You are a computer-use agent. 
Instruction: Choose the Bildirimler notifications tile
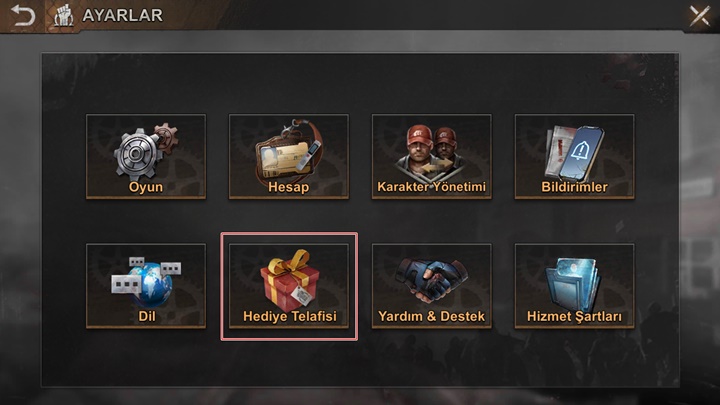(x=574, y=157)
